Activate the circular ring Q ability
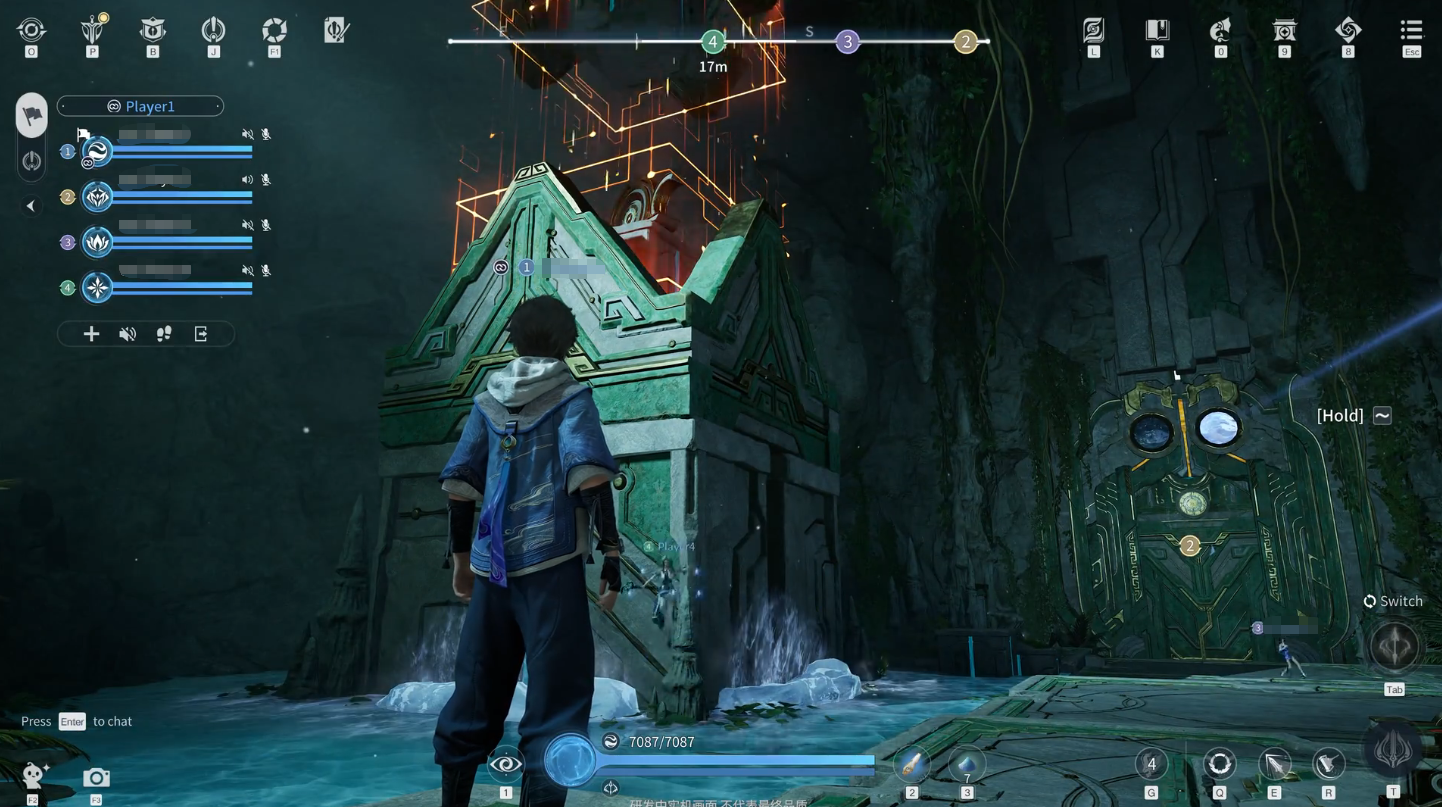This screenshot has width=1442, height=807. (1219, 764)
